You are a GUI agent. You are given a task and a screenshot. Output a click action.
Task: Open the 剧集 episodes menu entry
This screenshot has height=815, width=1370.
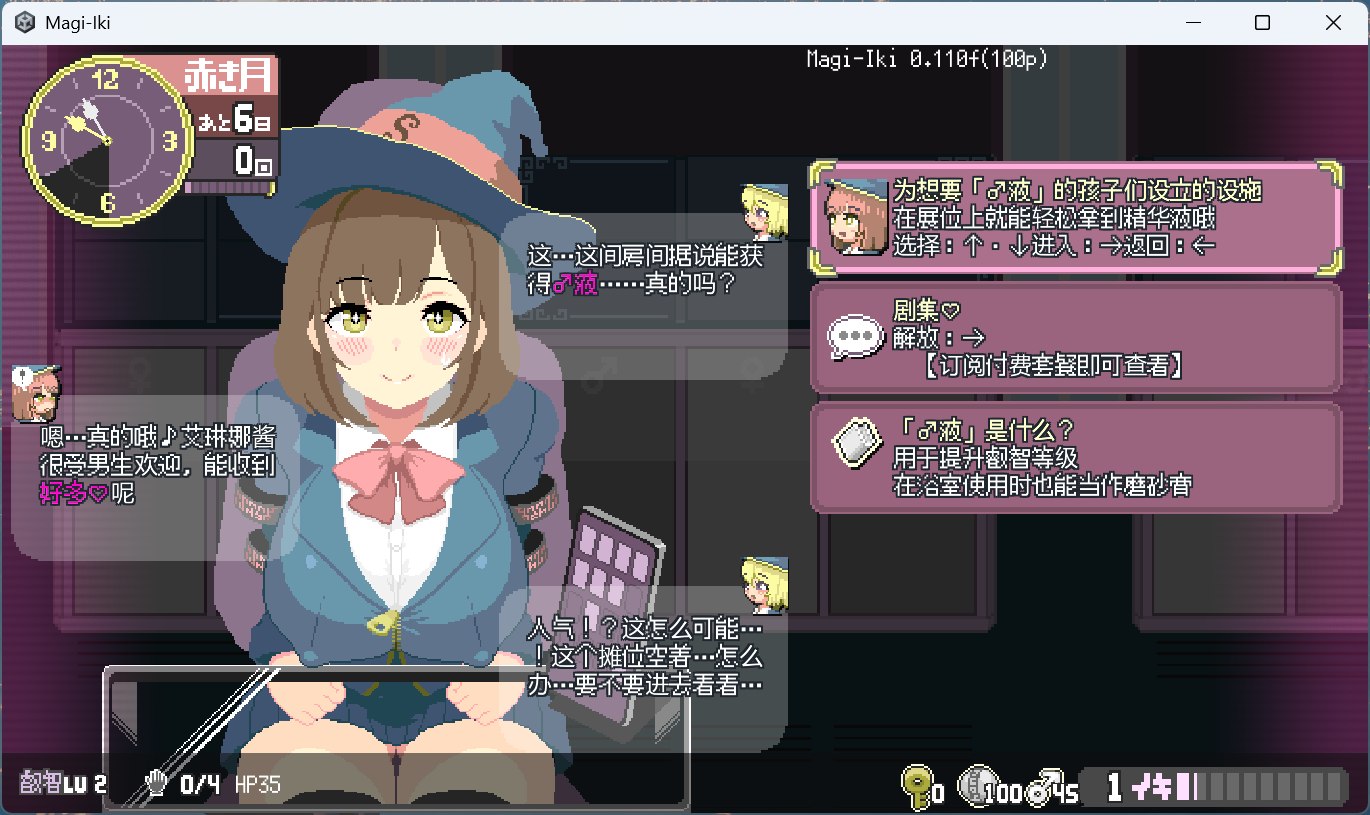[1075, 337]
